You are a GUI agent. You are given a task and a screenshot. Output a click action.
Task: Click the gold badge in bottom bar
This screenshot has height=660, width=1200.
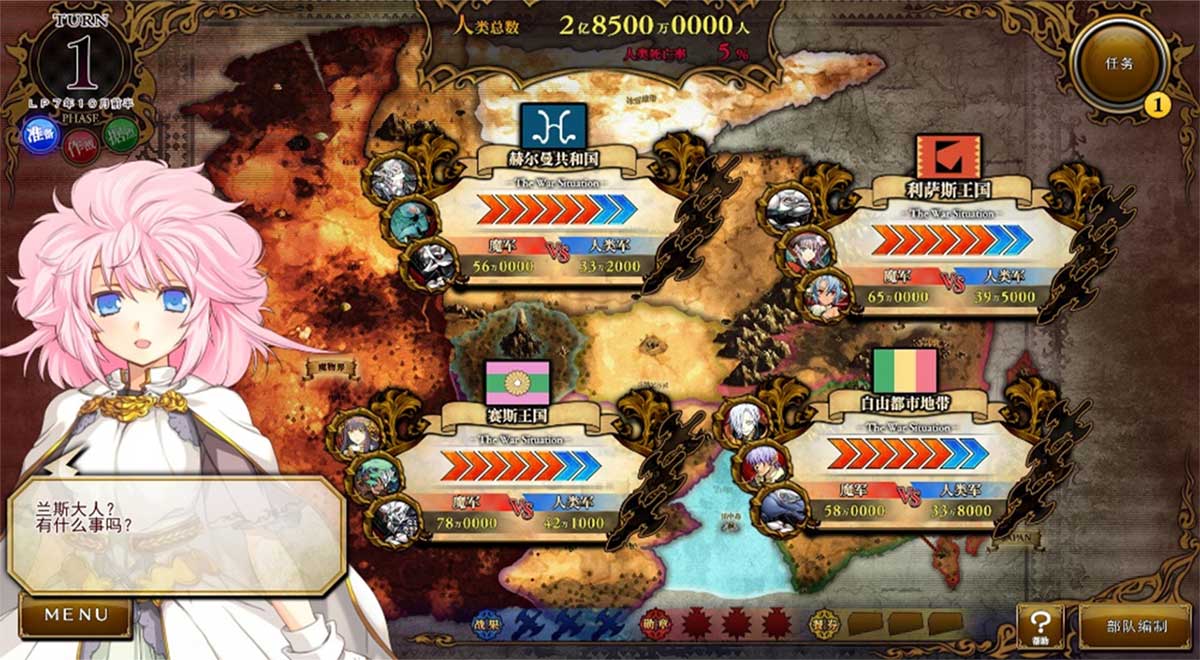pyautogui.click(x=824, y=622)
